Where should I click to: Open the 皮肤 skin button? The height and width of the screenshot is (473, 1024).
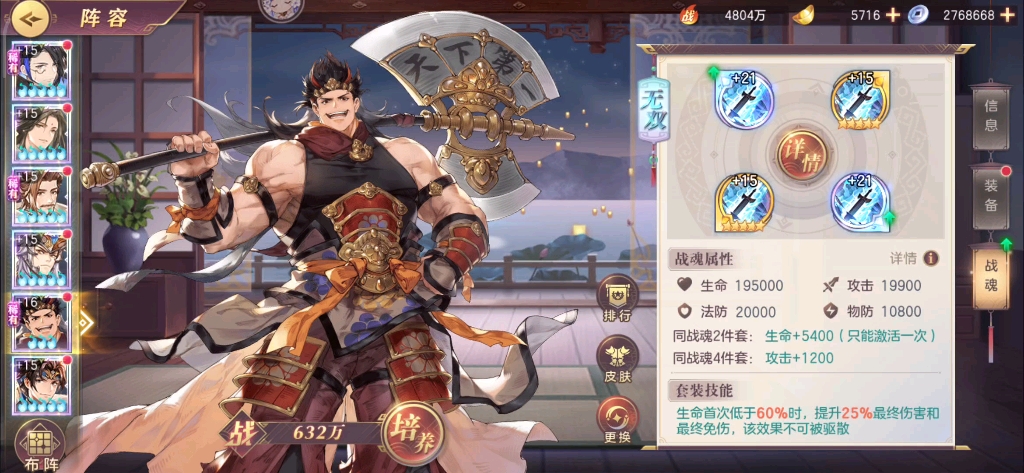coord(618,359)
